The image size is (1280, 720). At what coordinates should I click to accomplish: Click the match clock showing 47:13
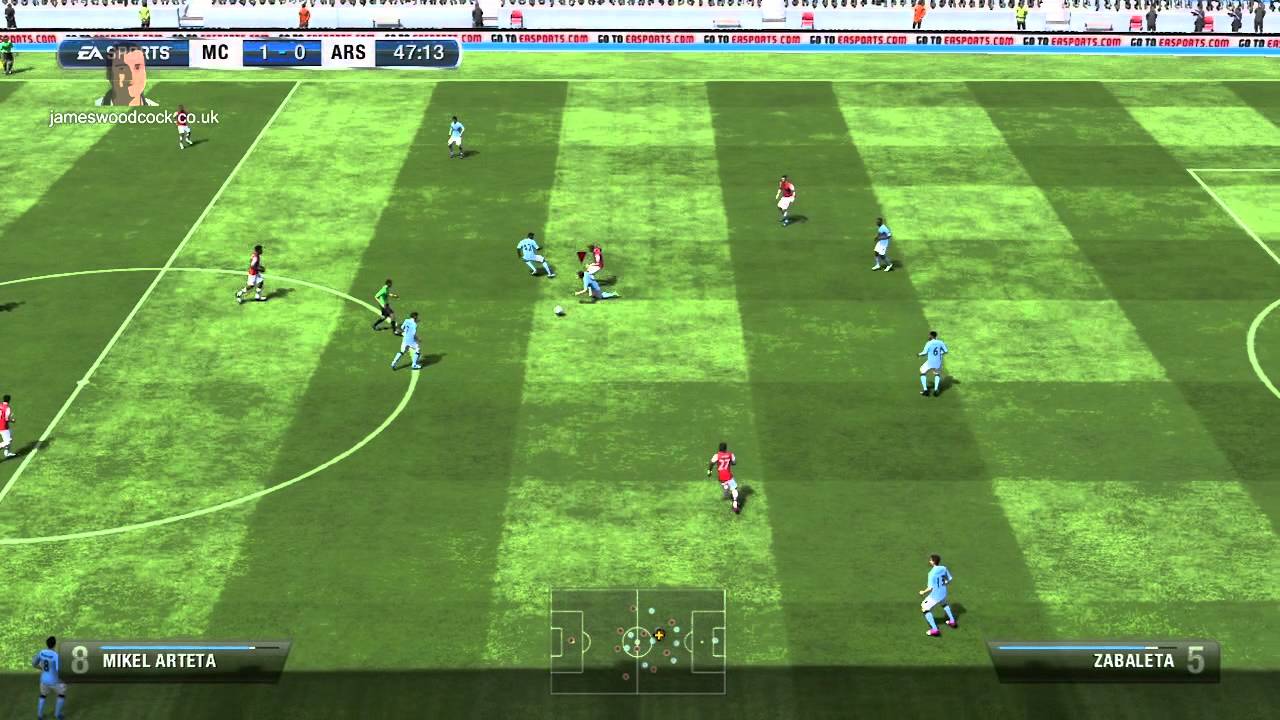click(420, 52)
